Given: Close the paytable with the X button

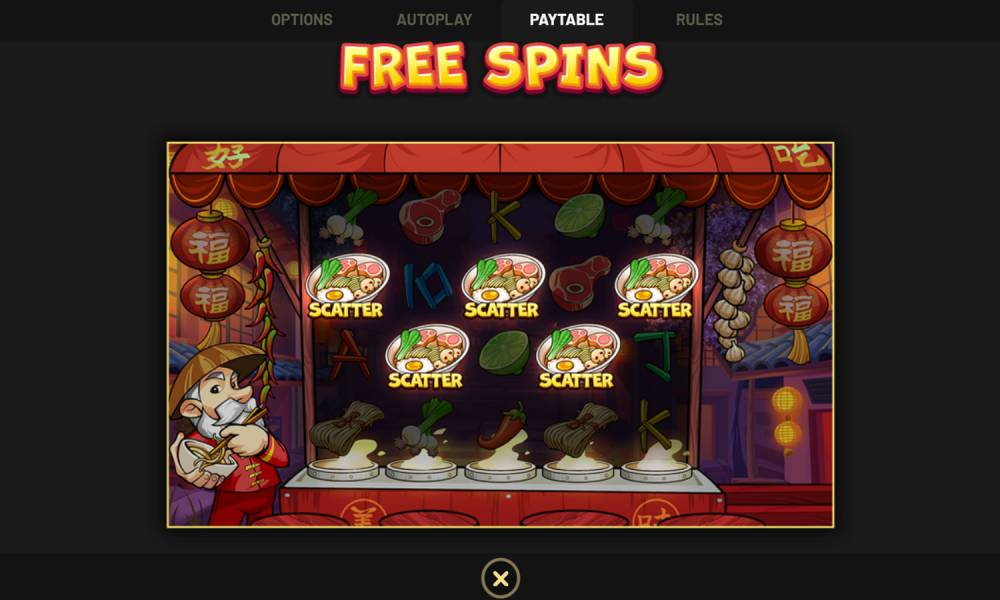Looking at the screenshot, I should pos(500,578).
